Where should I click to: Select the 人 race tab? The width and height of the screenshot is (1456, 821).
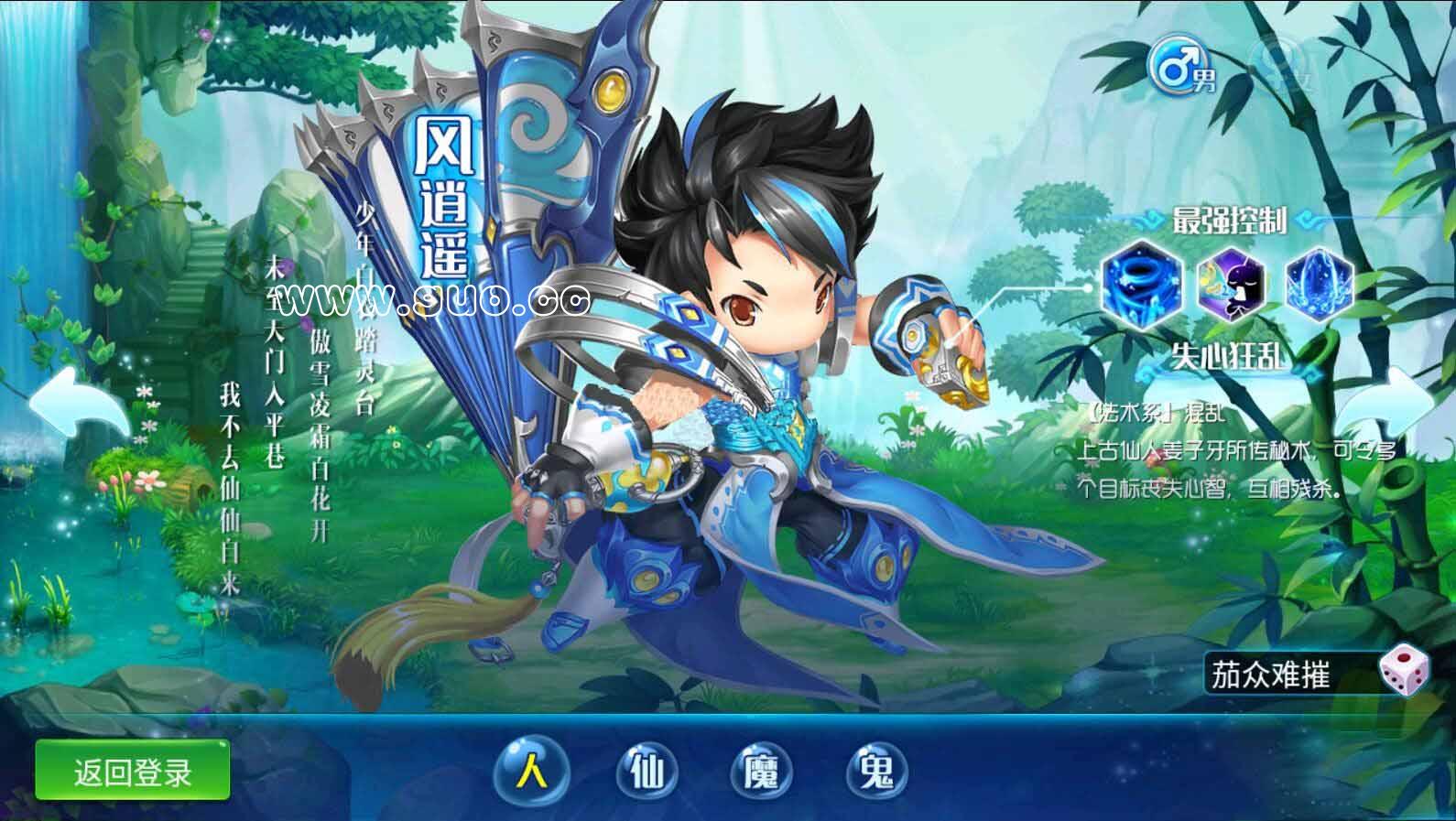[x=531, y=772]
